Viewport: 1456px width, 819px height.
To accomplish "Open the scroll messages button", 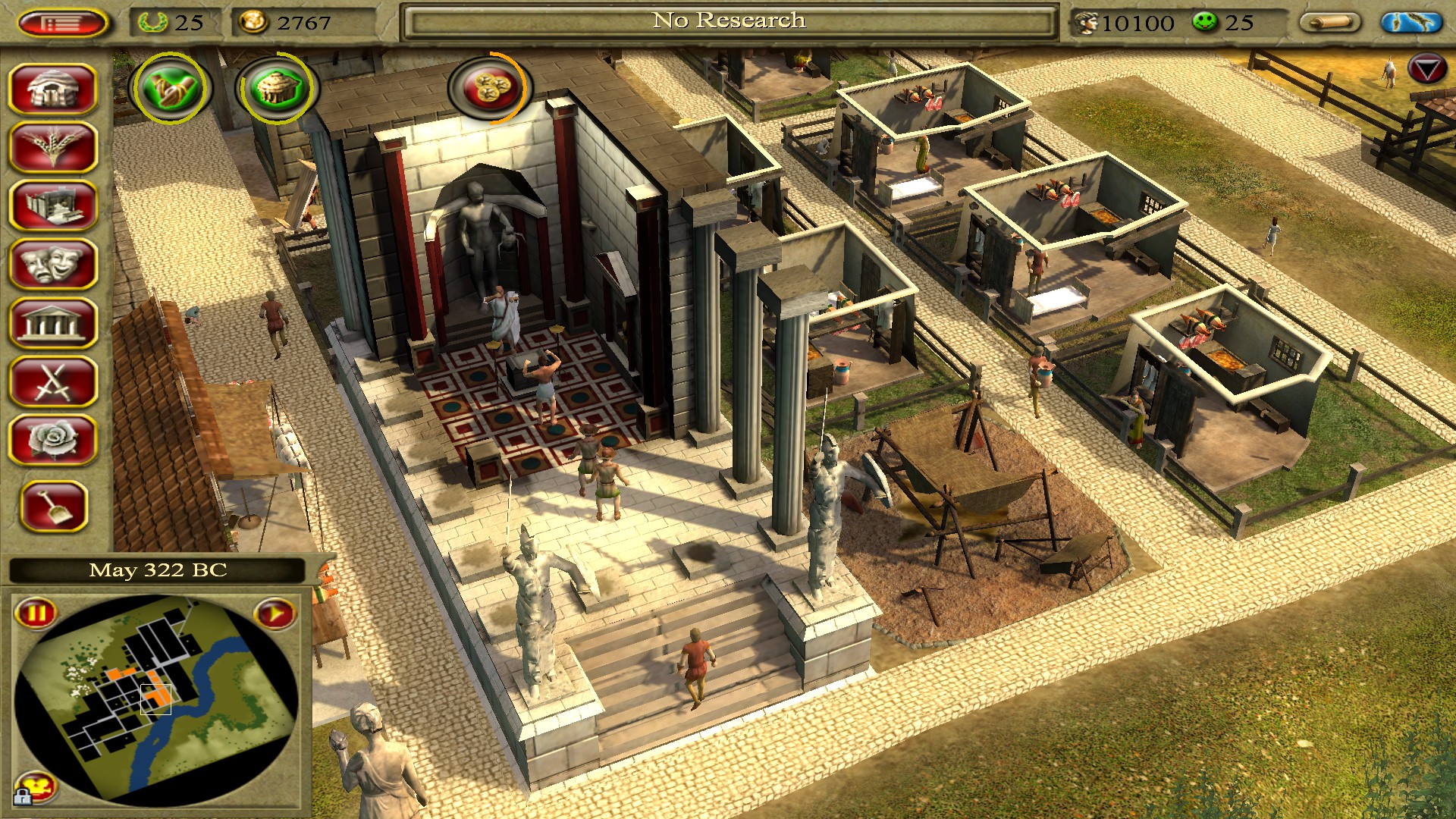I will click(x=1330, y=23).
